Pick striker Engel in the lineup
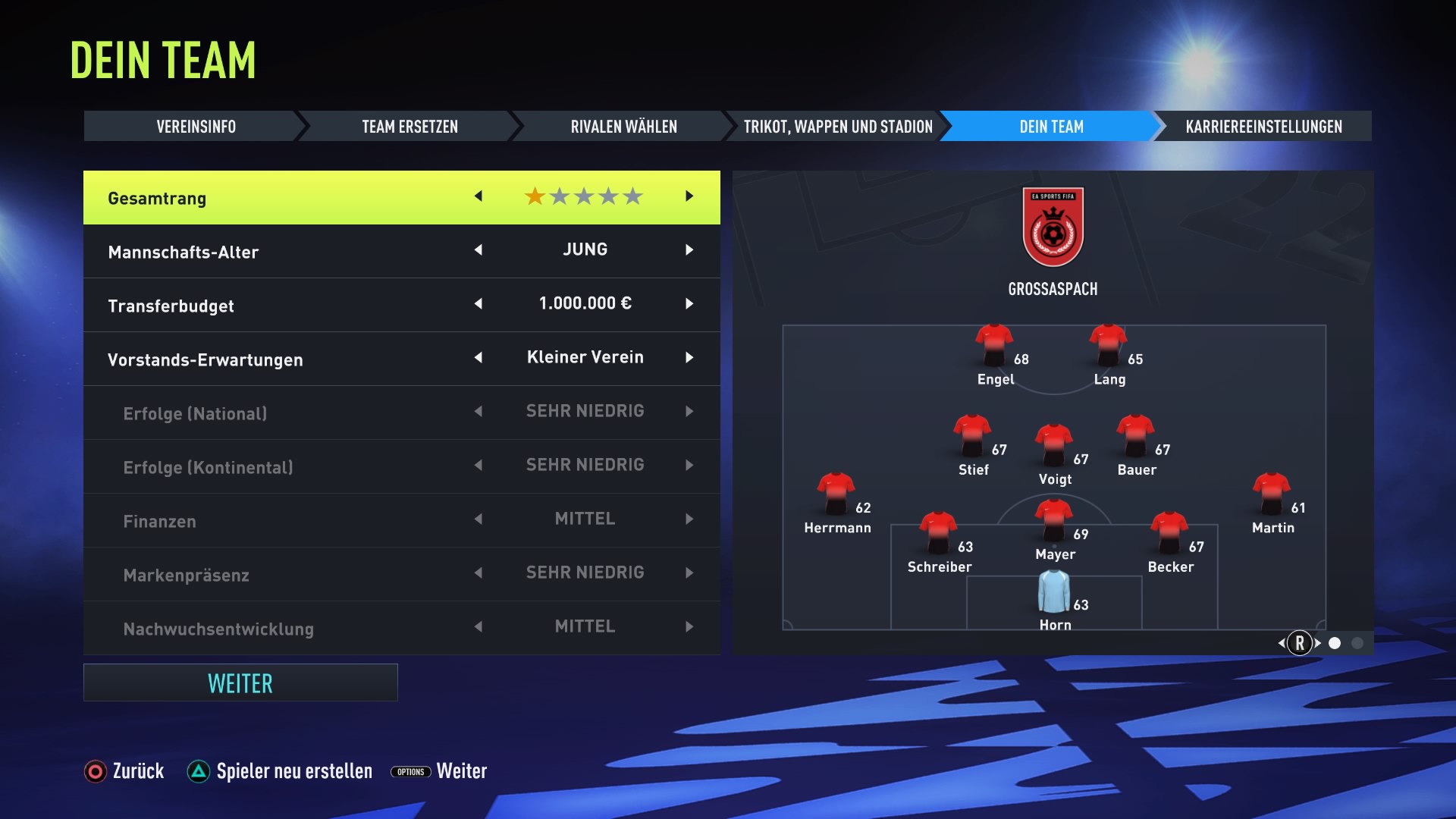Viewport: 1456px width, 819px height. click(x=994, y=347)
